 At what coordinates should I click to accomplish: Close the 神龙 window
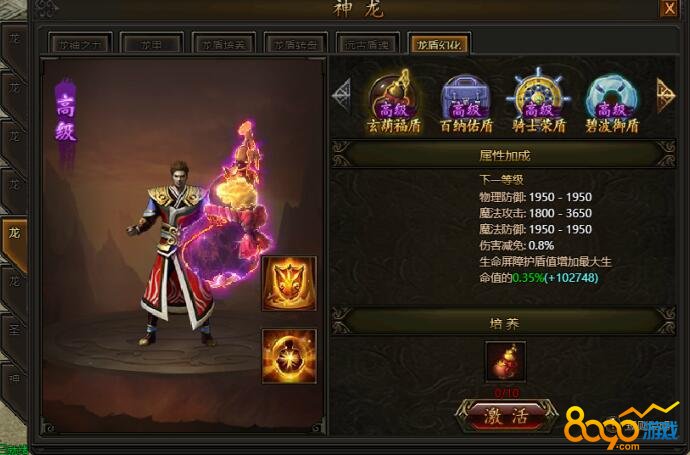[x=668, y=9]
